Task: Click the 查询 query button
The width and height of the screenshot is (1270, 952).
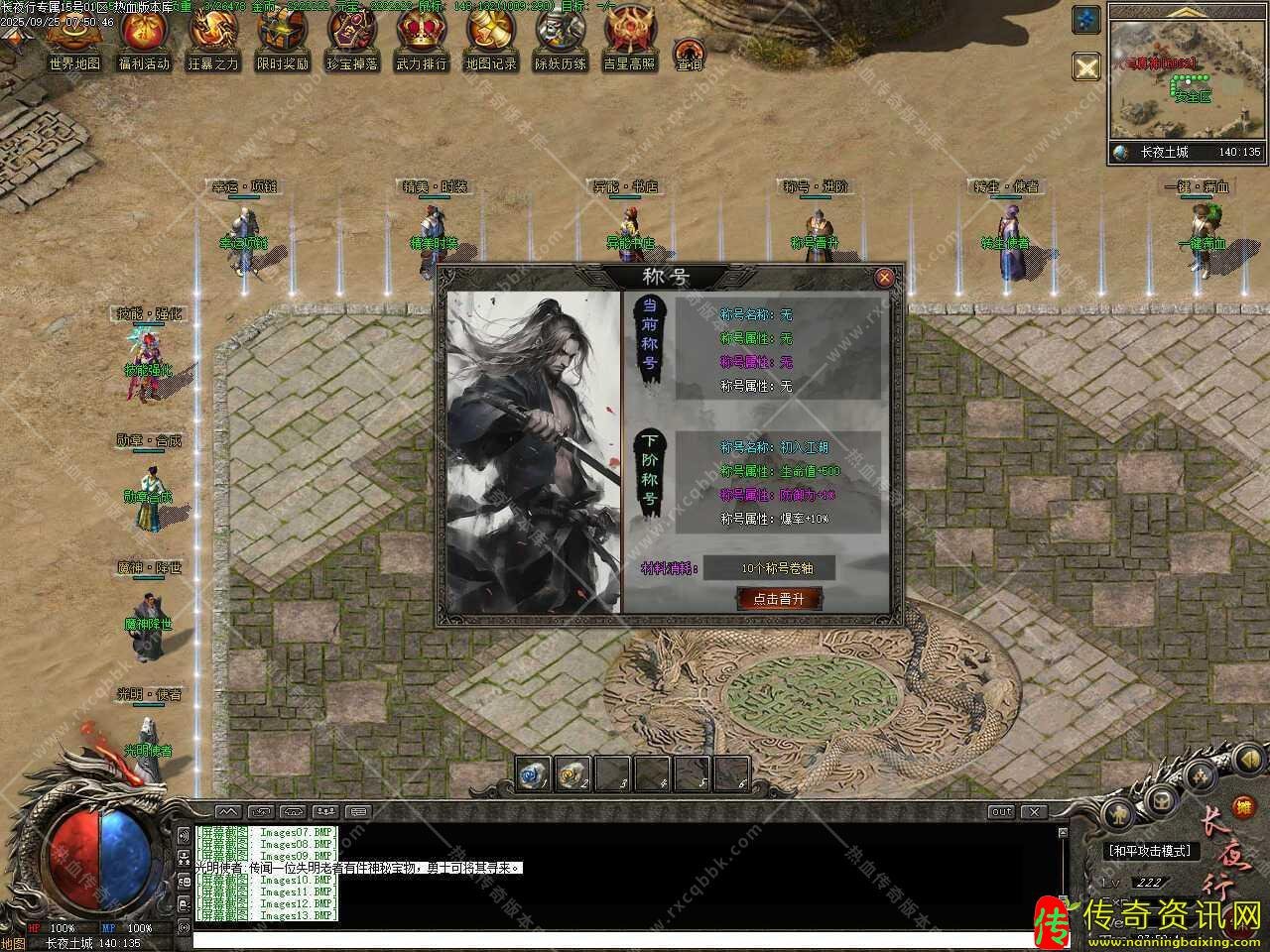Action: (689, 54)
